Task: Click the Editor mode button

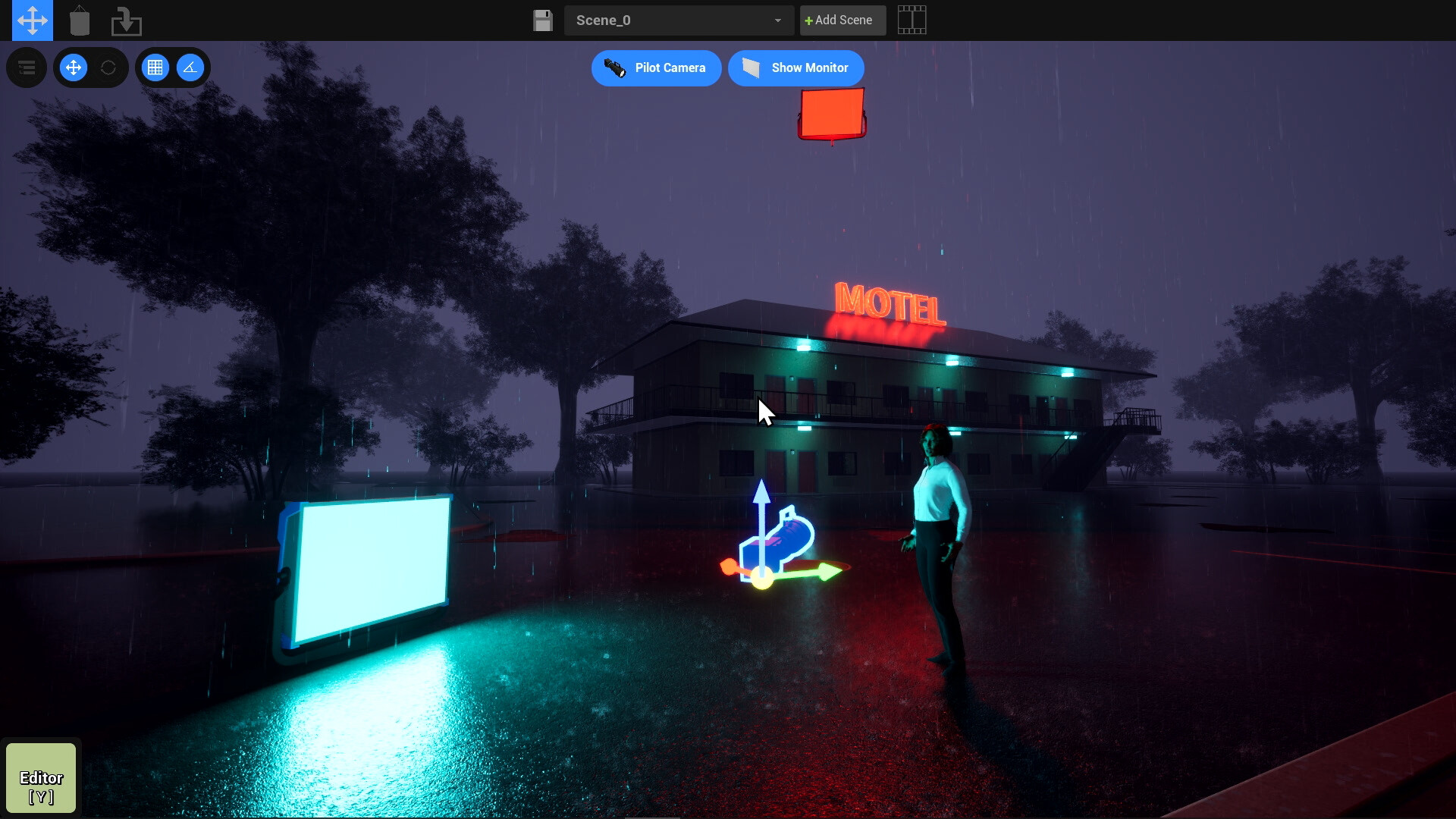Action: pos(41,778)
